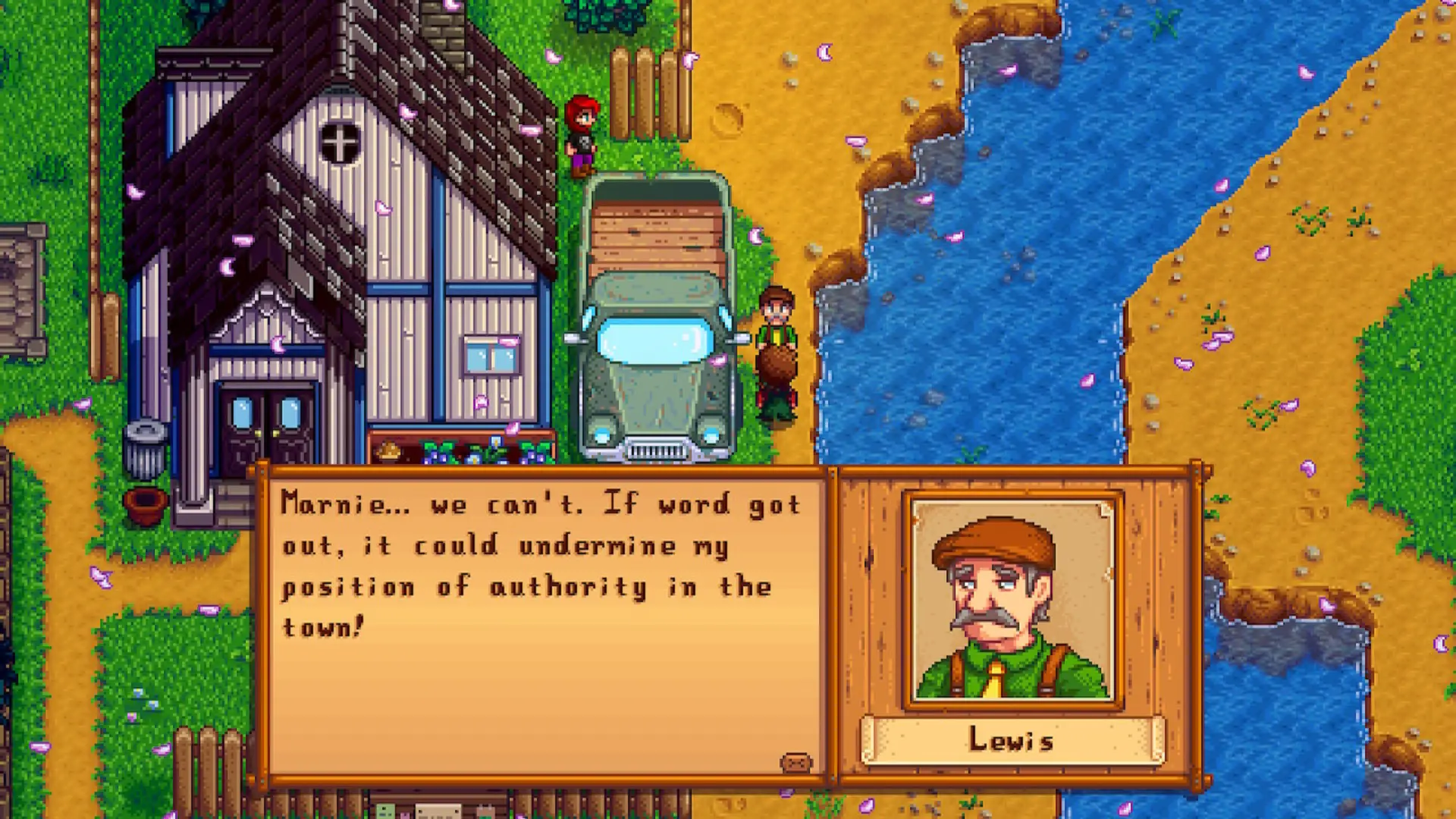Click the dialogue continue arrow indicator

pyautogui.click(x=795, y=761)
